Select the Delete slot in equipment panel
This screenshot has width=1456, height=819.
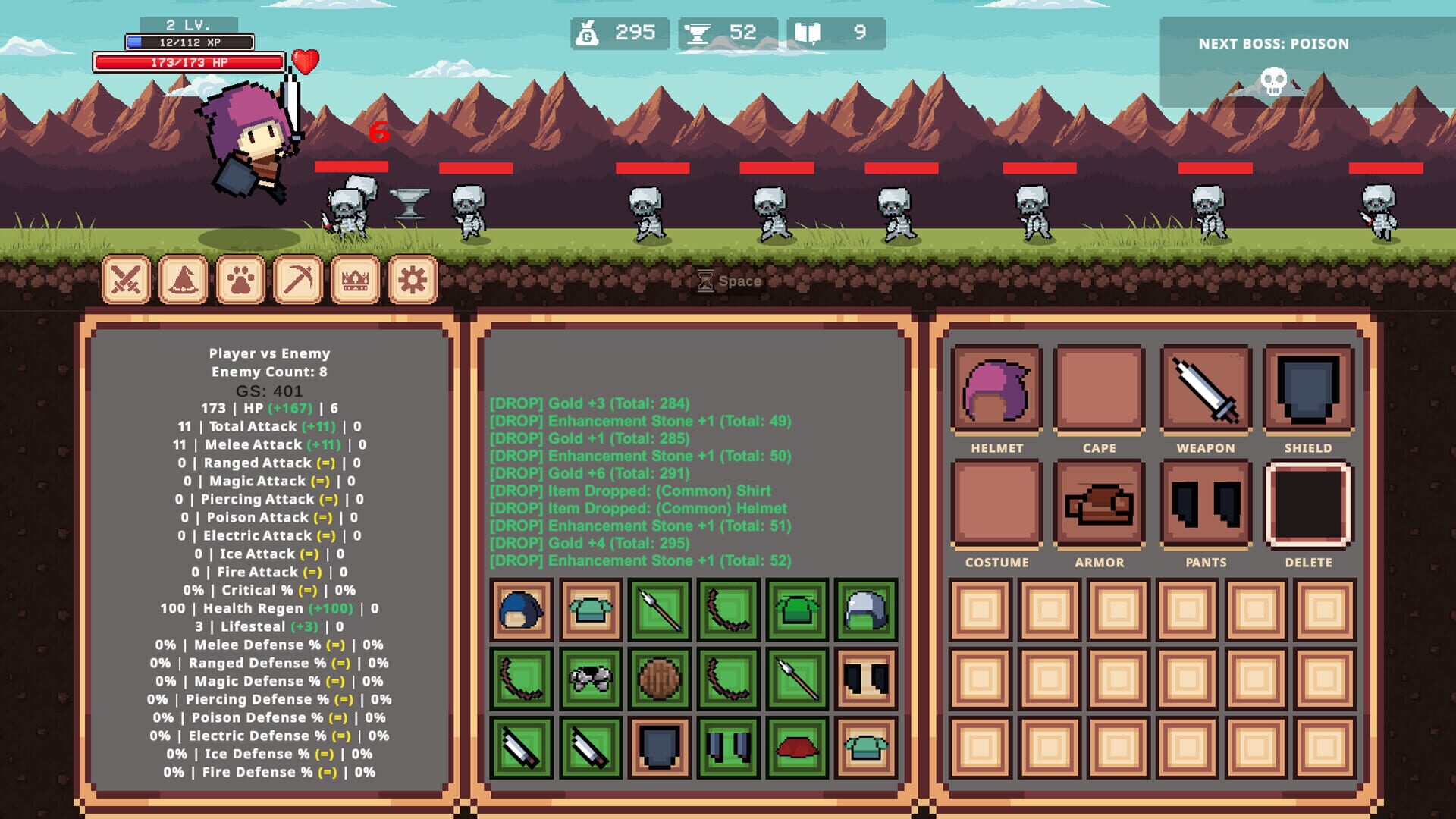(x=1308, y=503)
